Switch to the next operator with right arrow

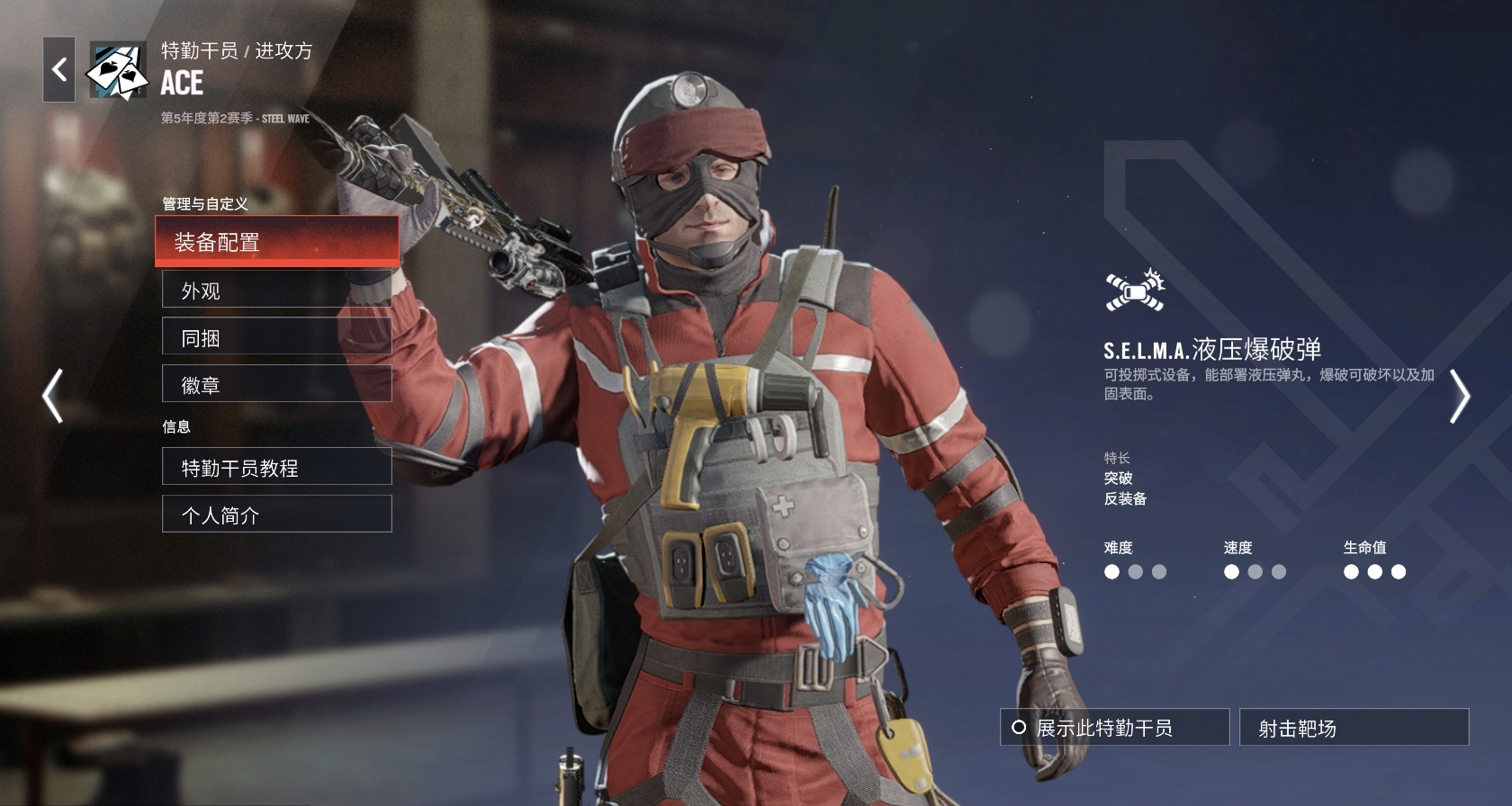1459,395
